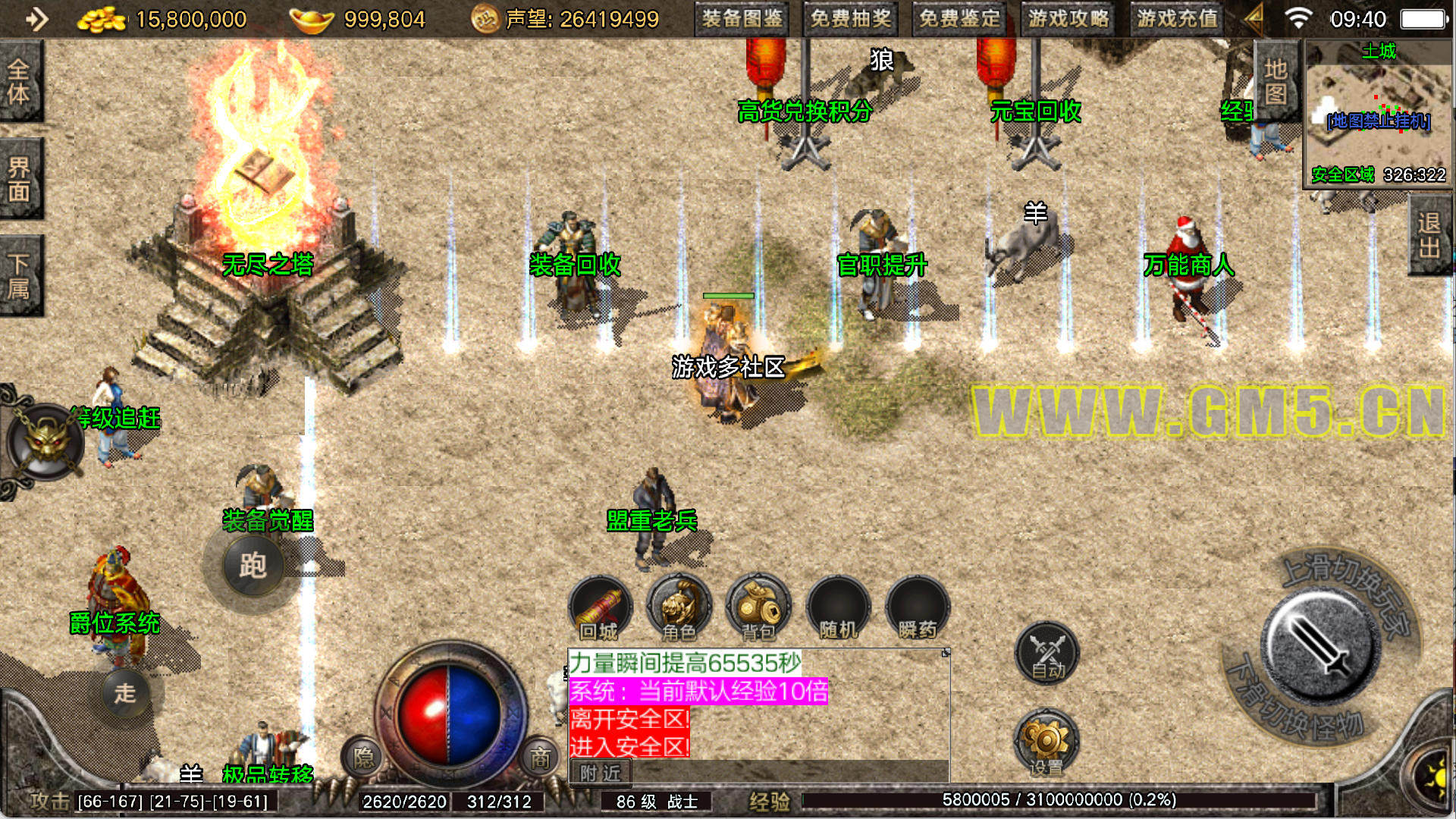Switch to the 附近 nearby chat tab

[x=600, y=773]
